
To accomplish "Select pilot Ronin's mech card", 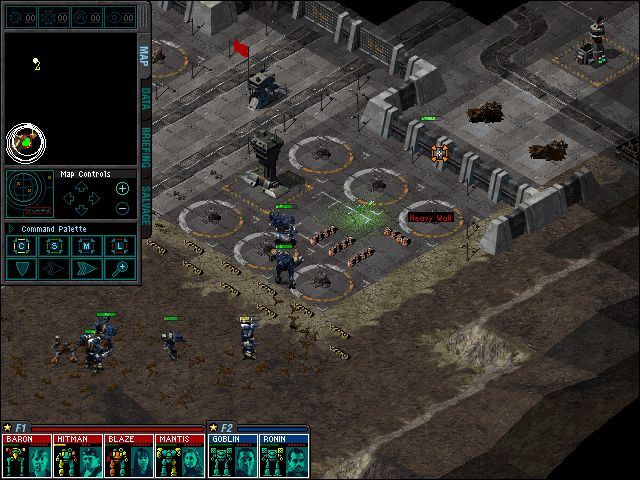I will (283, 455).
